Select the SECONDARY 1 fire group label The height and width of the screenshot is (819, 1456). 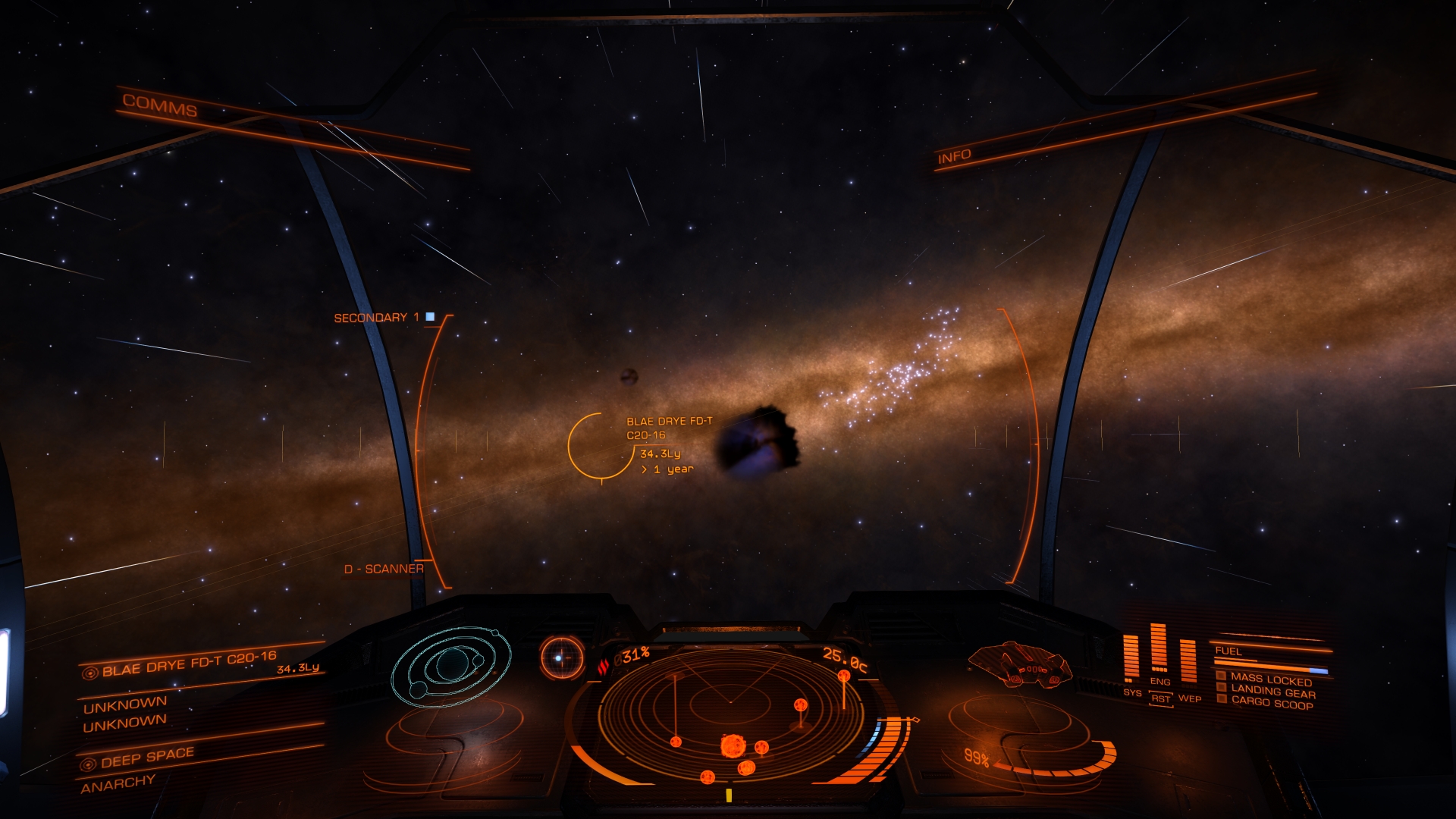[x=377, y=318]
